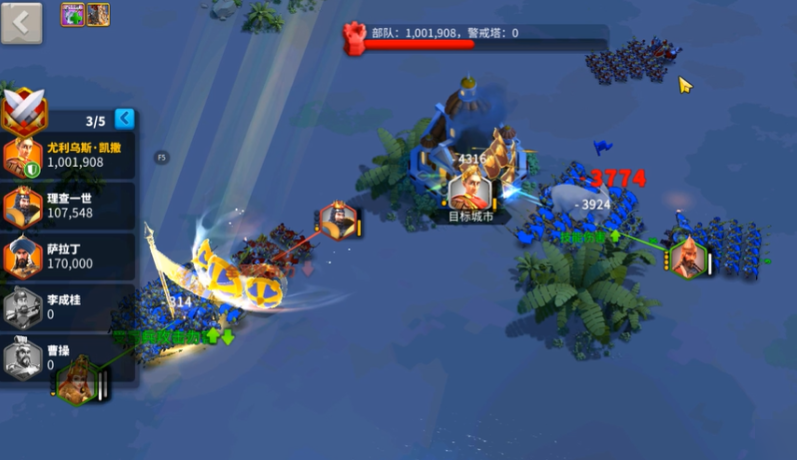Select the crowned commander hexagon marker

pos(338,220)
